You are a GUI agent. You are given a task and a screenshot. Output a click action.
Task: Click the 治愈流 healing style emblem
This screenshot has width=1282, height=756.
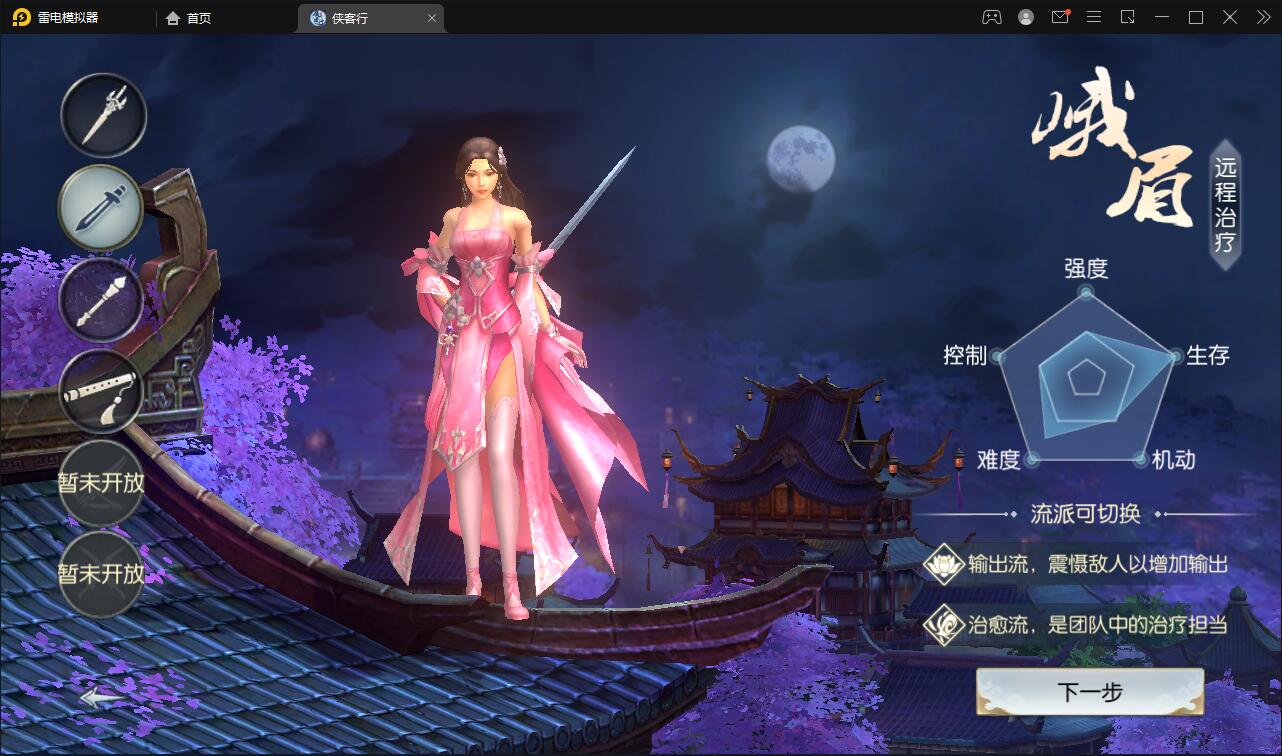[944, 620]
